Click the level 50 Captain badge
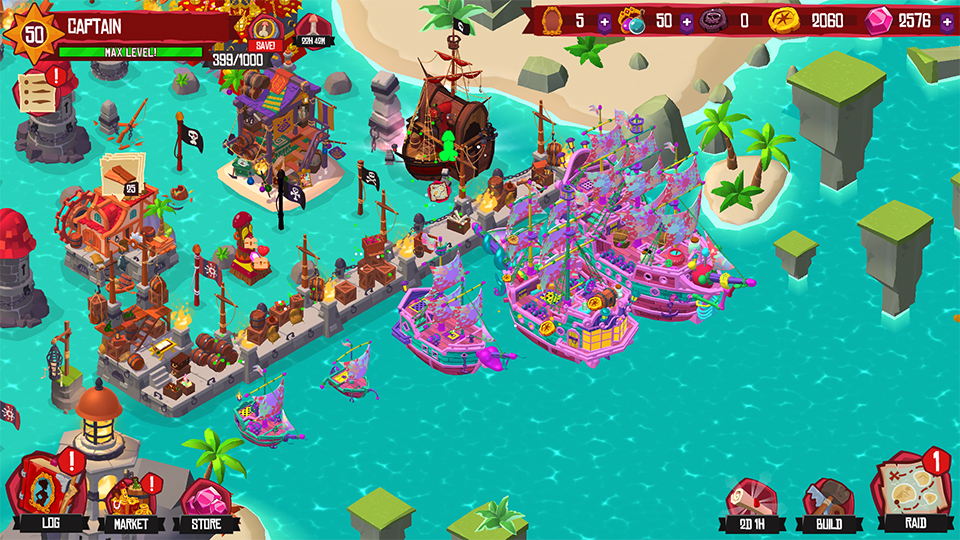This screenshot has width=960, height=540. coord(34,33)
